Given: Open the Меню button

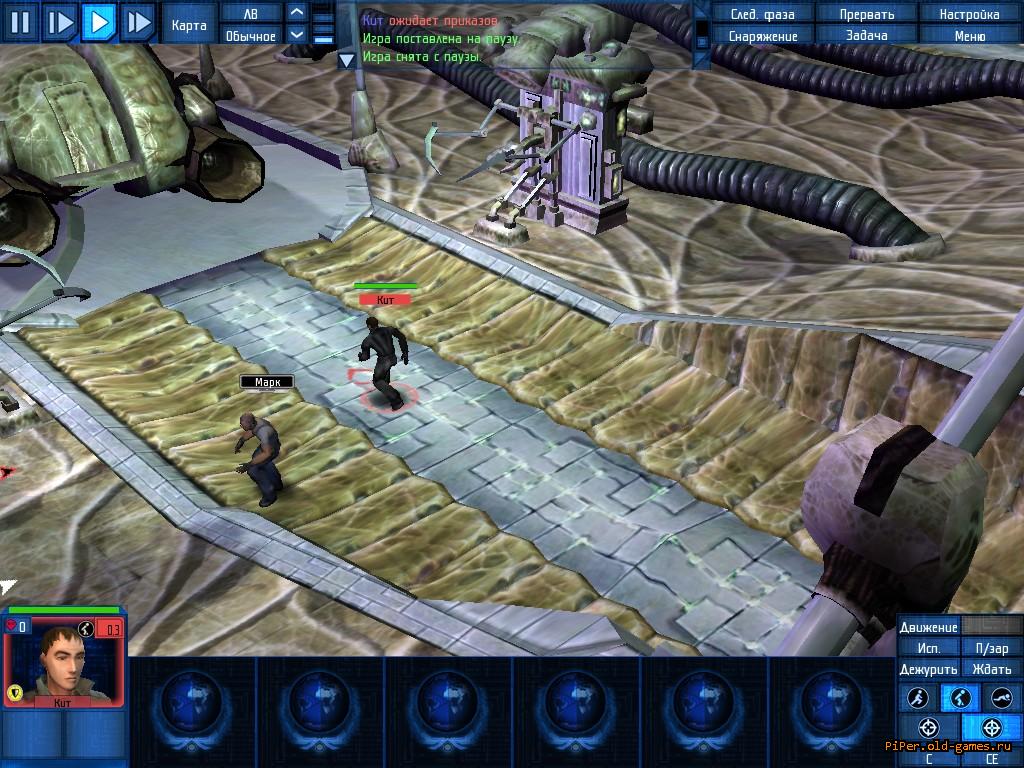Looking at the screenshot, I should [x=969, y=36].
